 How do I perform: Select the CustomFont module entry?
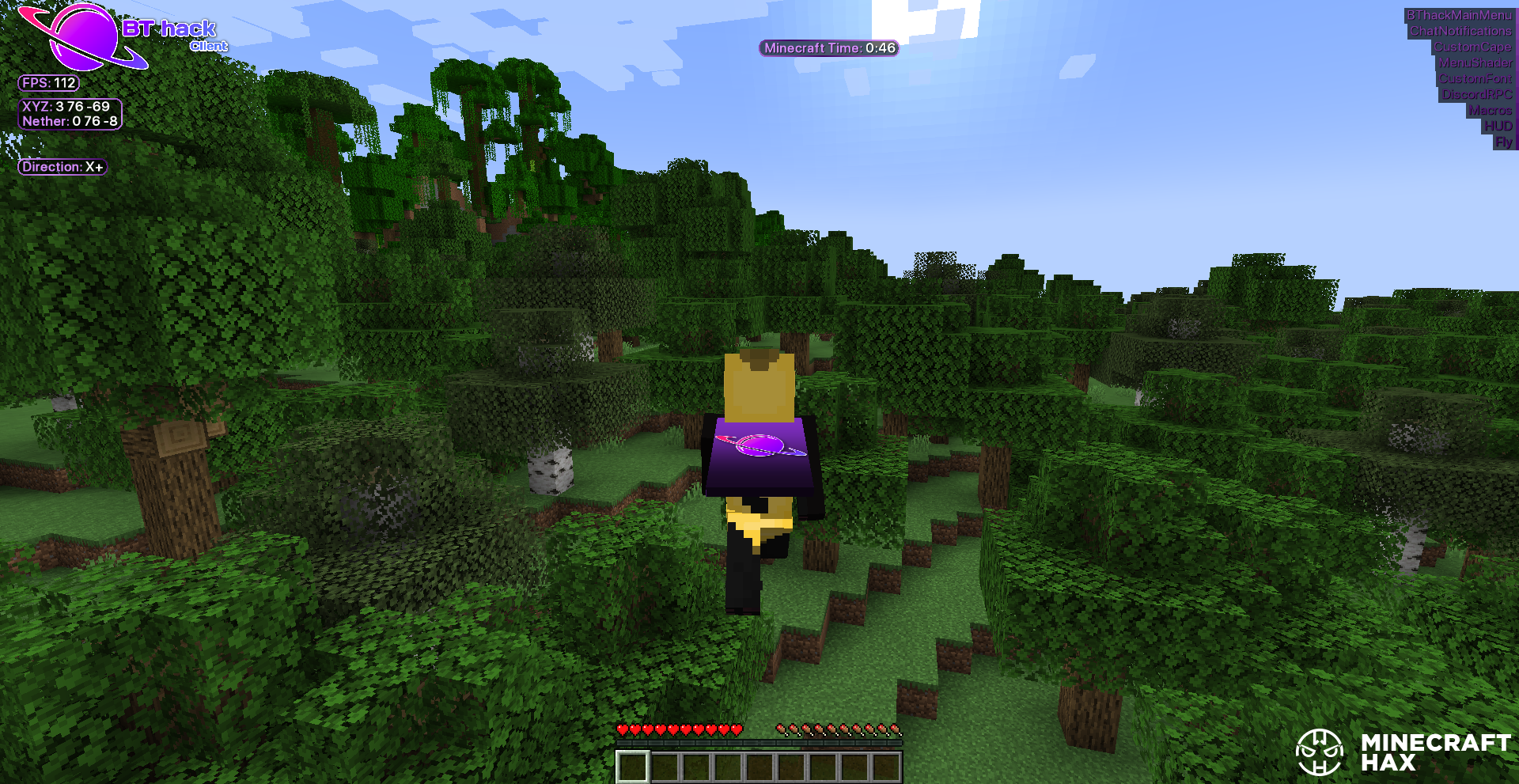pyautogui.click(x=1475, y=78)
